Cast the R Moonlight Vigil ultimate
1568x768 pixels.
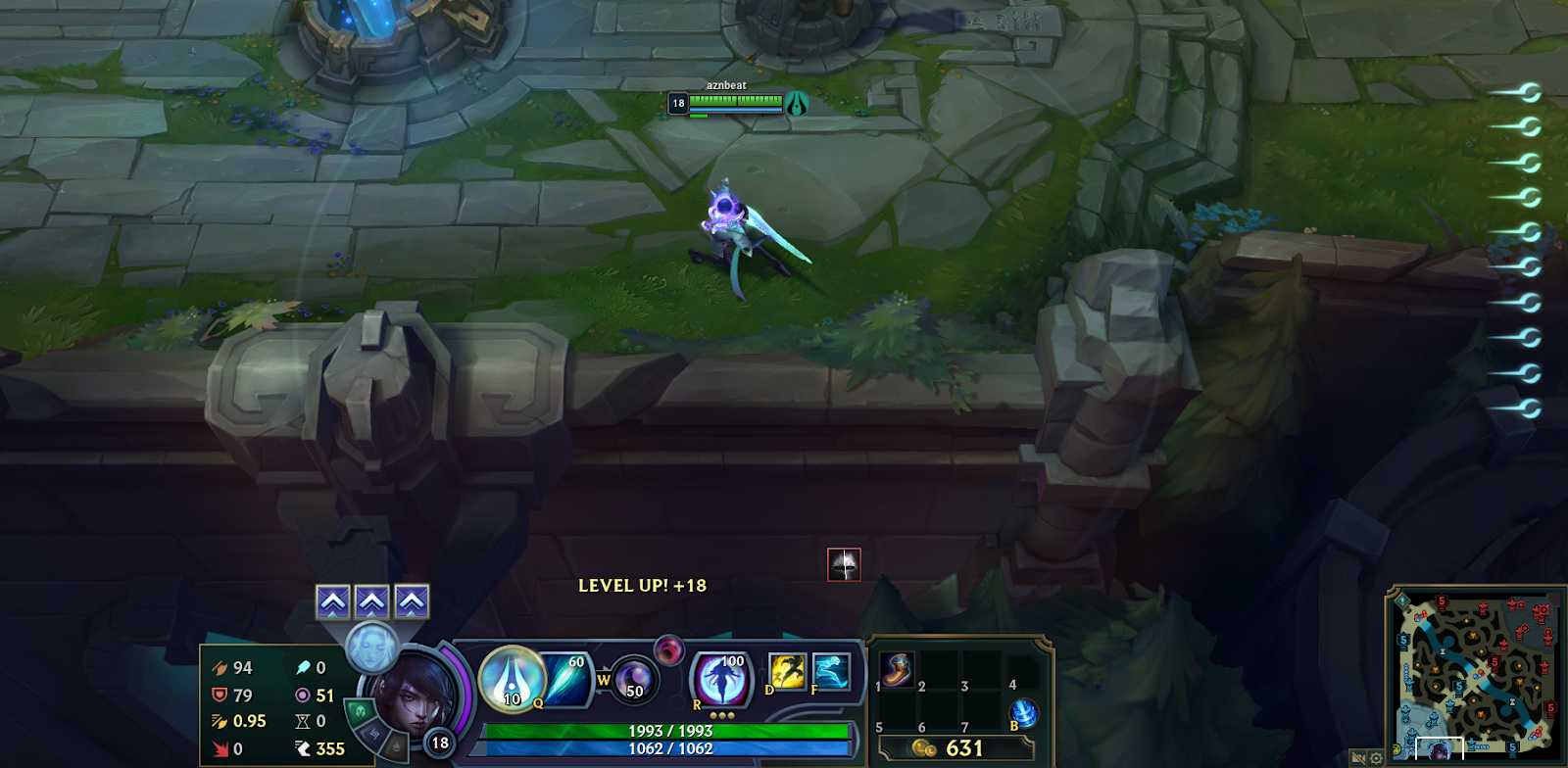point(721,678)
